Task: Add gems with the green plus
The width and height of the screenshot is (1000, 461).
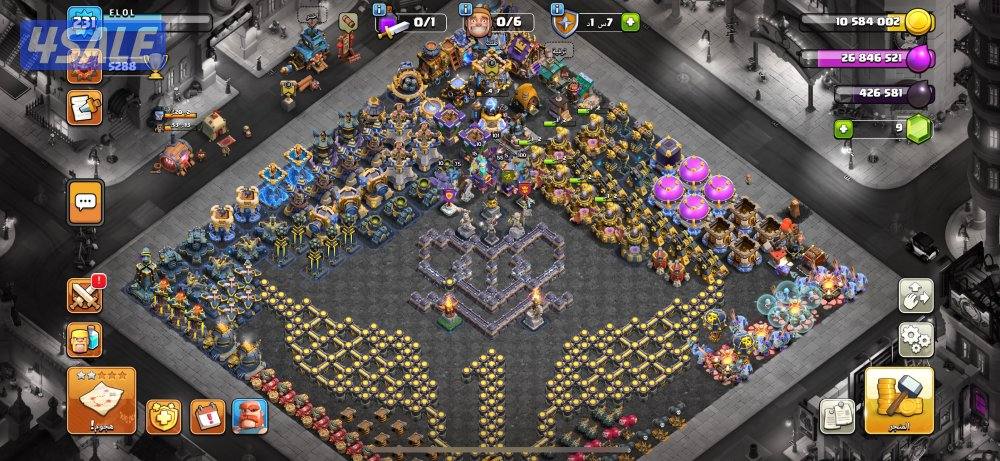Action: coord(844,129)
